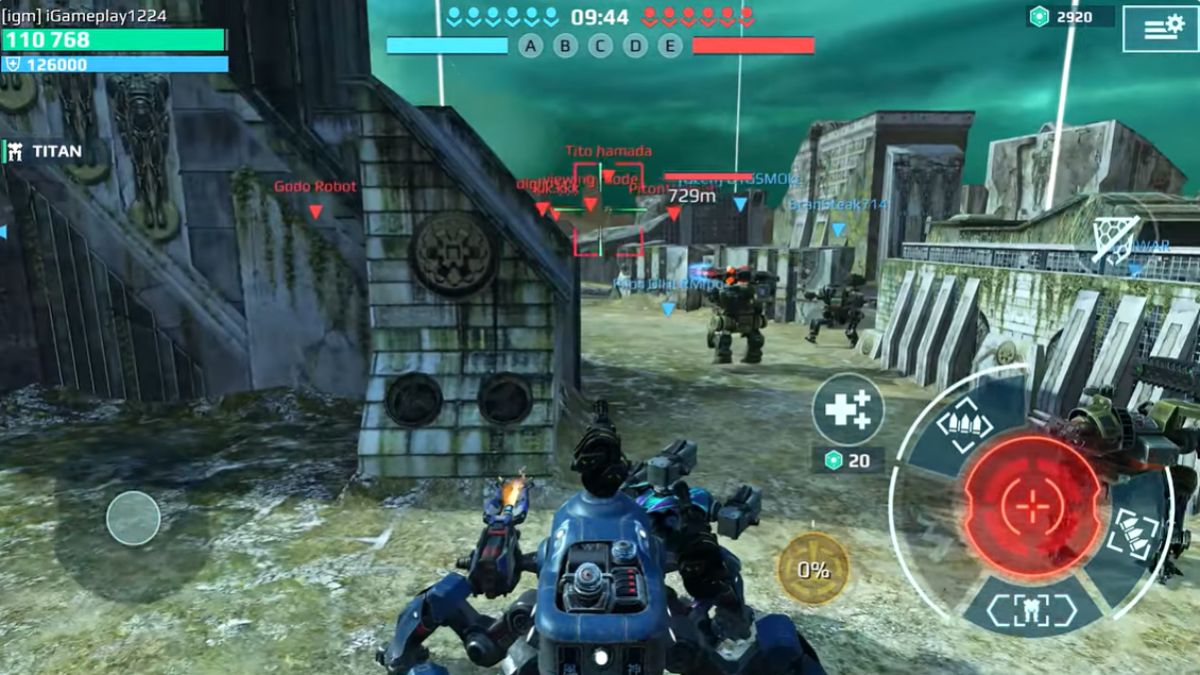Click beacon C indicator

600,45
